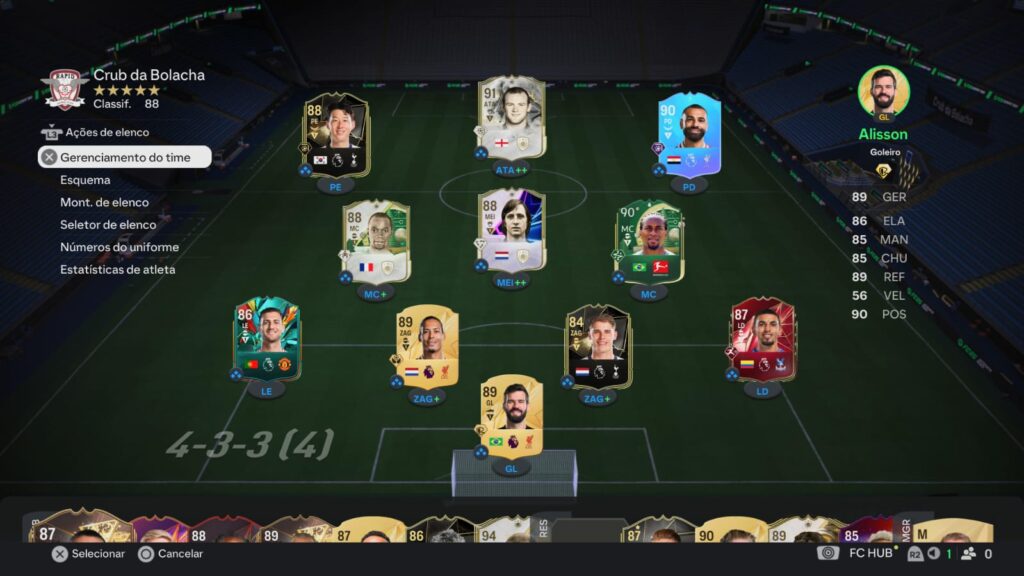
Task: Choose Seletor de elenco option
Action: (x=108, y=224)
